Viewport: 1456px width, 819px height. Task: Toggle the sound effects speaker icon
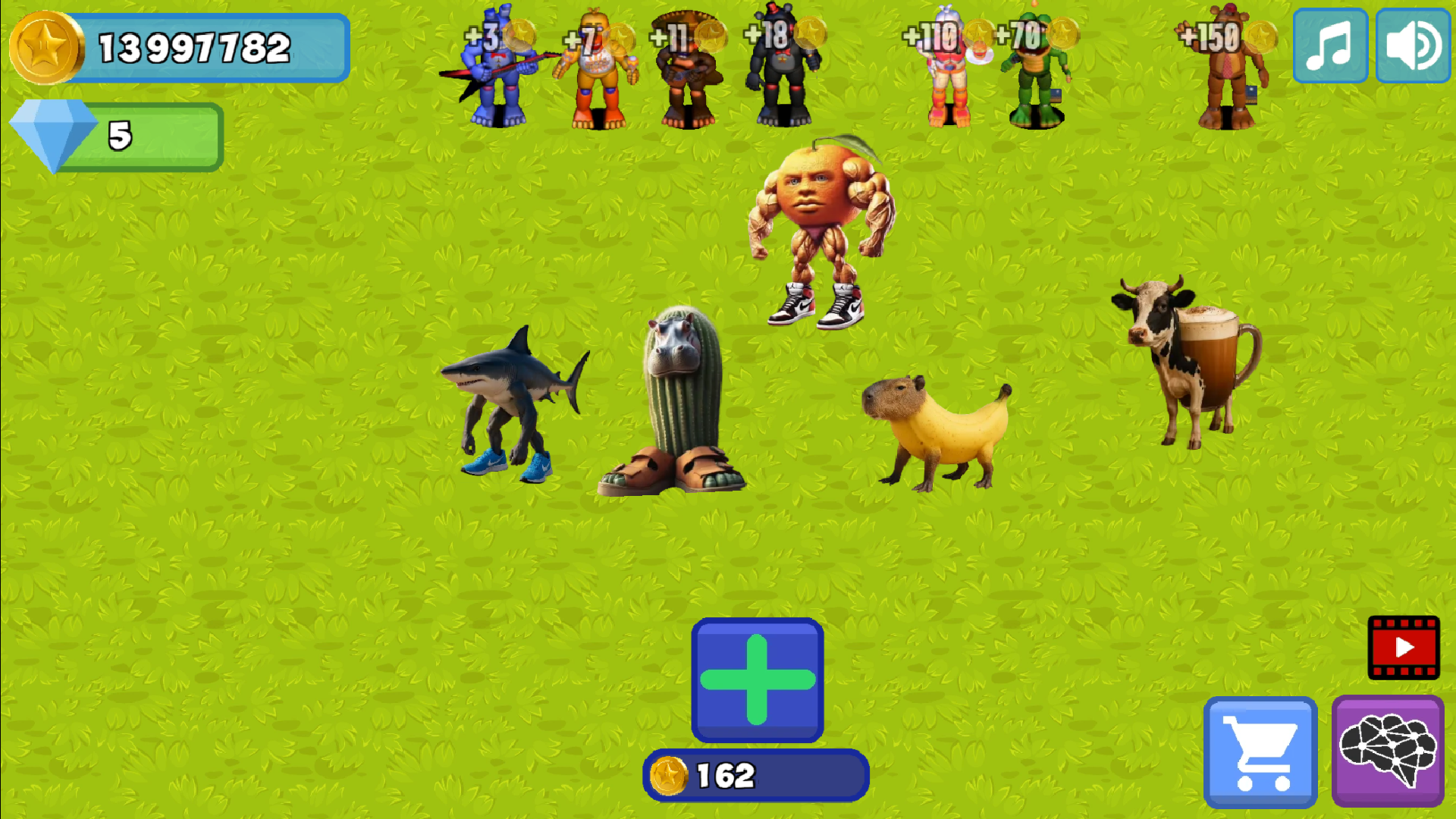pos(1411,45)
